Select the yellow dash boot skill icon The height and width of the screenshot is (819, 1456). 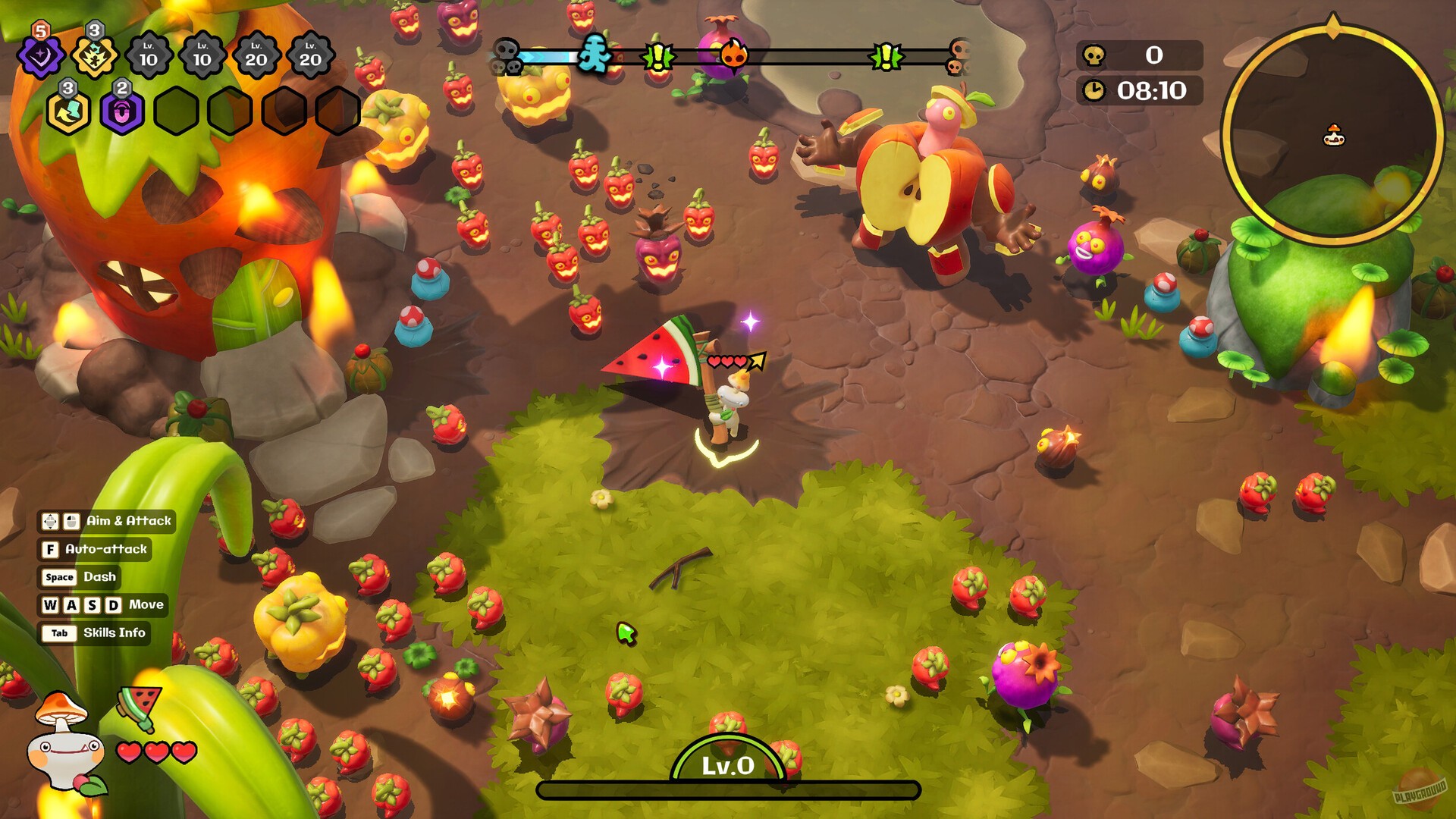click(x=68, y=111)
